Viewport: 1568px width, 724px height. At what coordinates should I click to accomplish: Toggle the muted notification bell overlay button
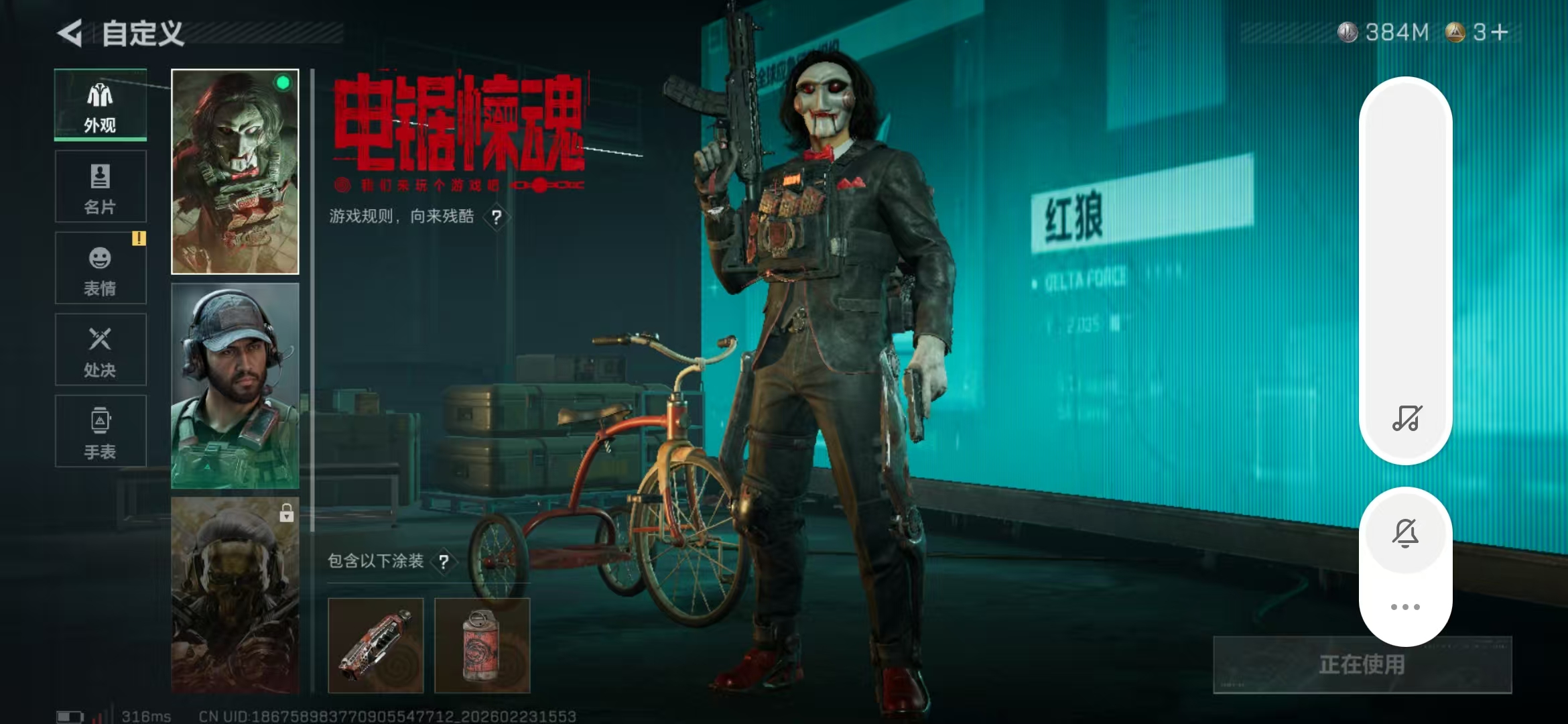(1405, 534)
